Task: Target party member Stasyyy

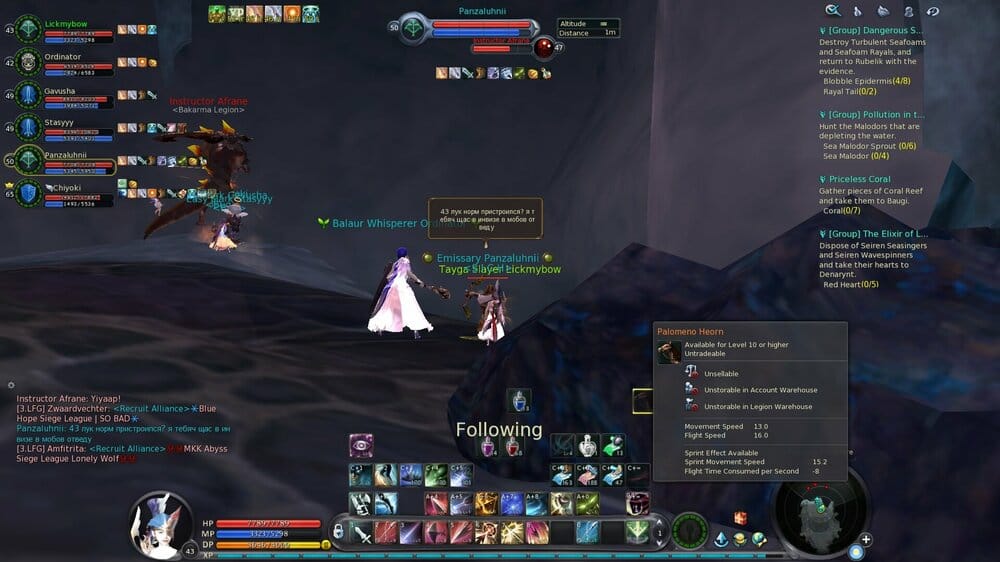Action: (29, 128)
